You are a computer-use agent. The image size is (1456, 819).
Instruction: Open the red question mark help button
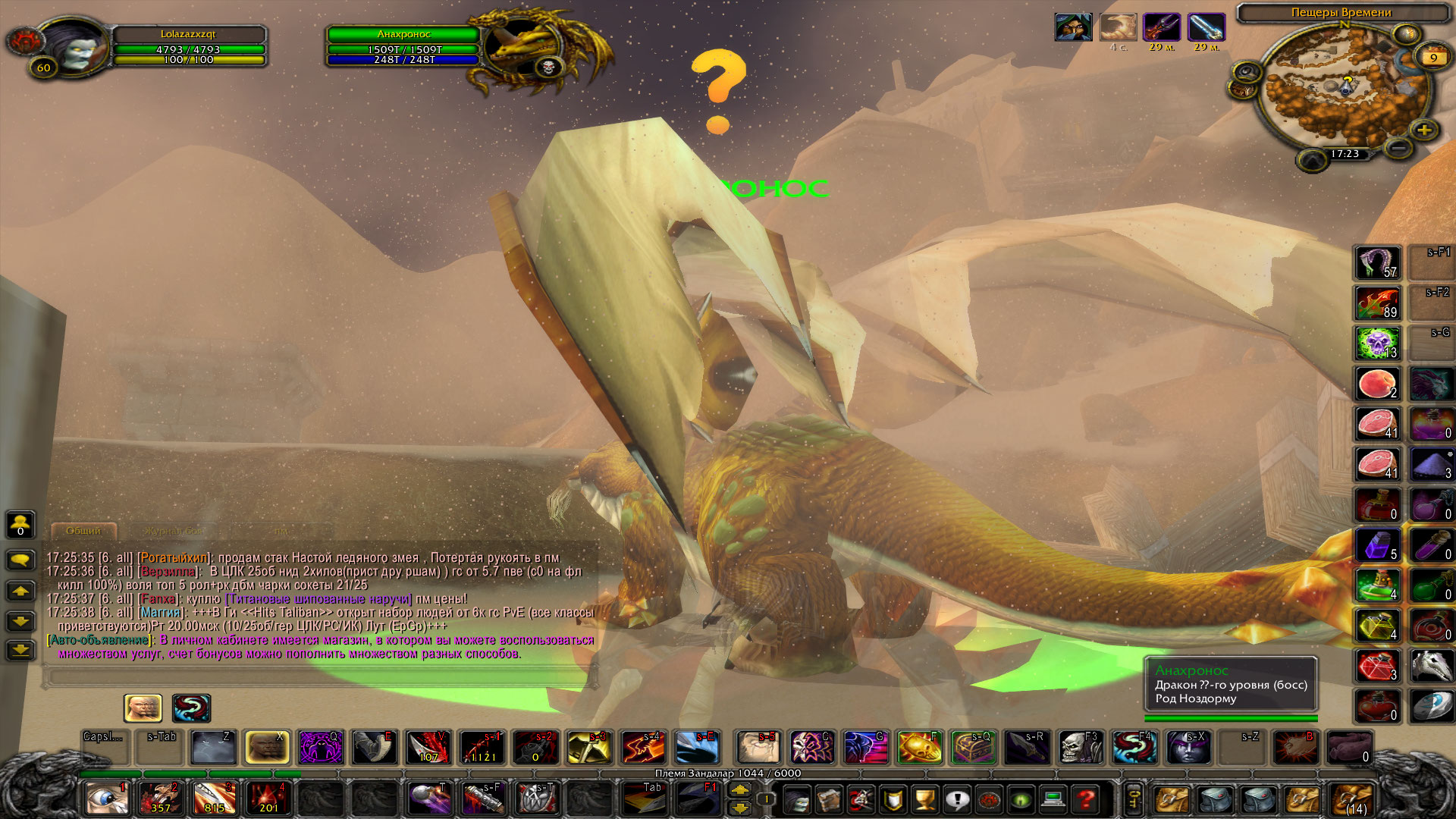[1086, 799]
